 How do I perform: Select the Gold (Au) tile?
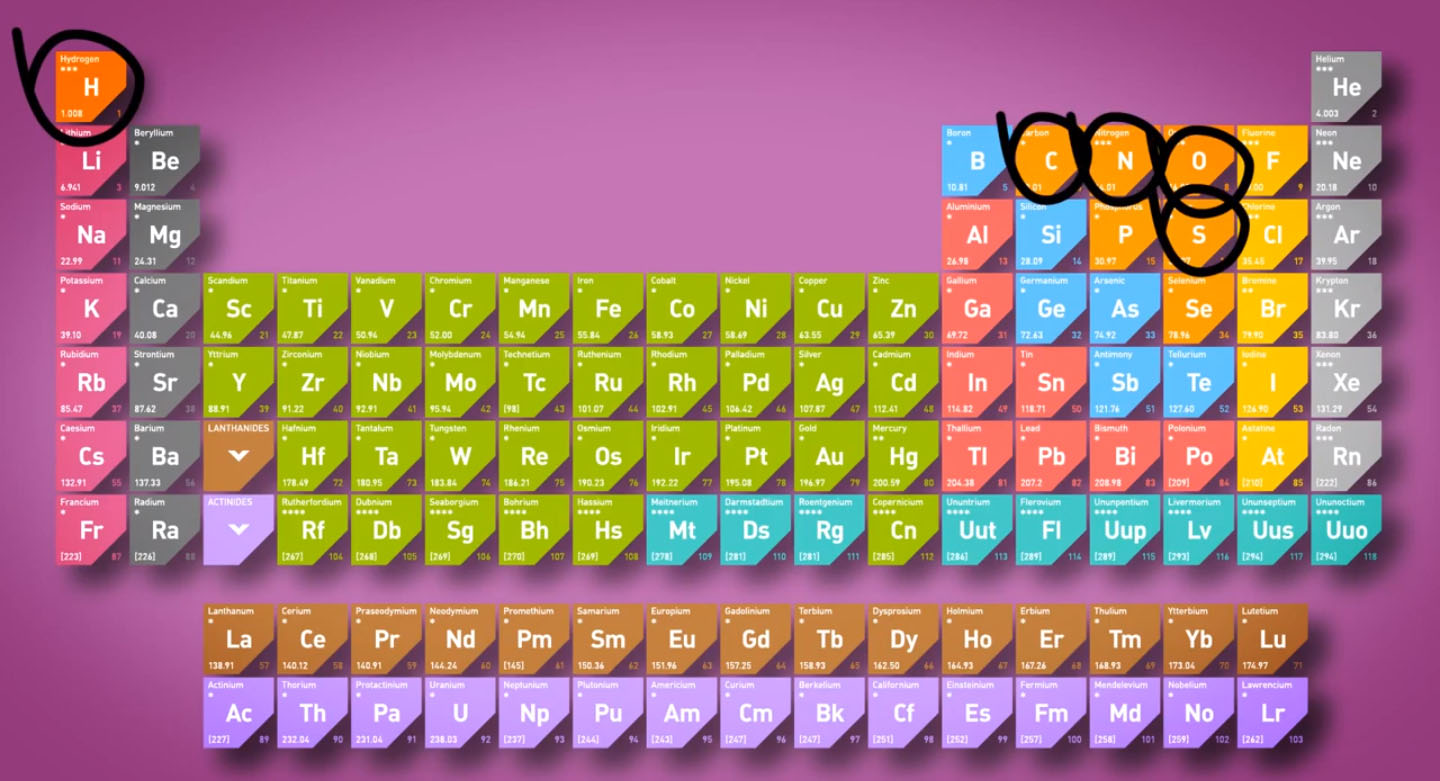point(829,456)
